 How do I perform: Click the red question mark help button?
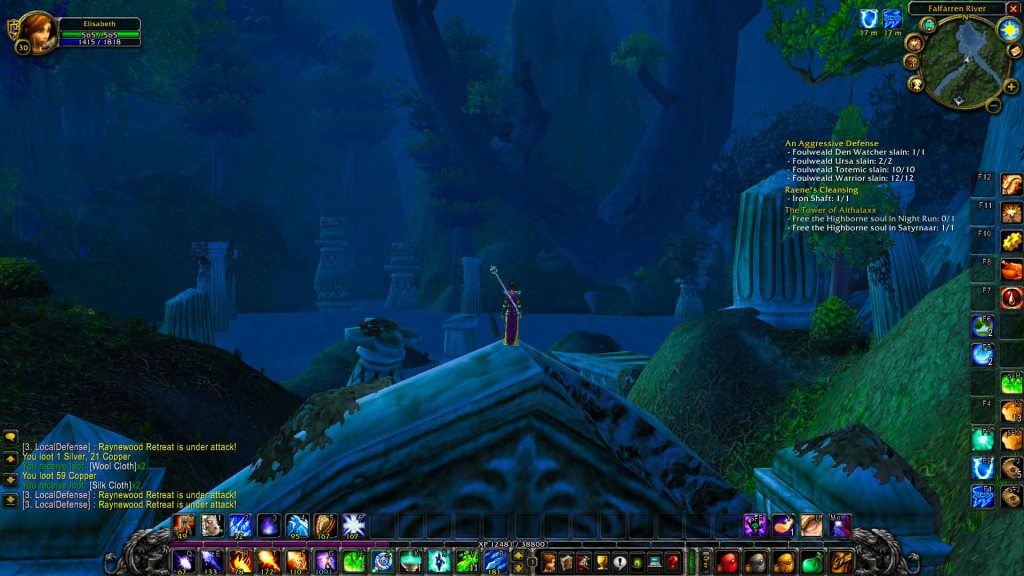673,562
